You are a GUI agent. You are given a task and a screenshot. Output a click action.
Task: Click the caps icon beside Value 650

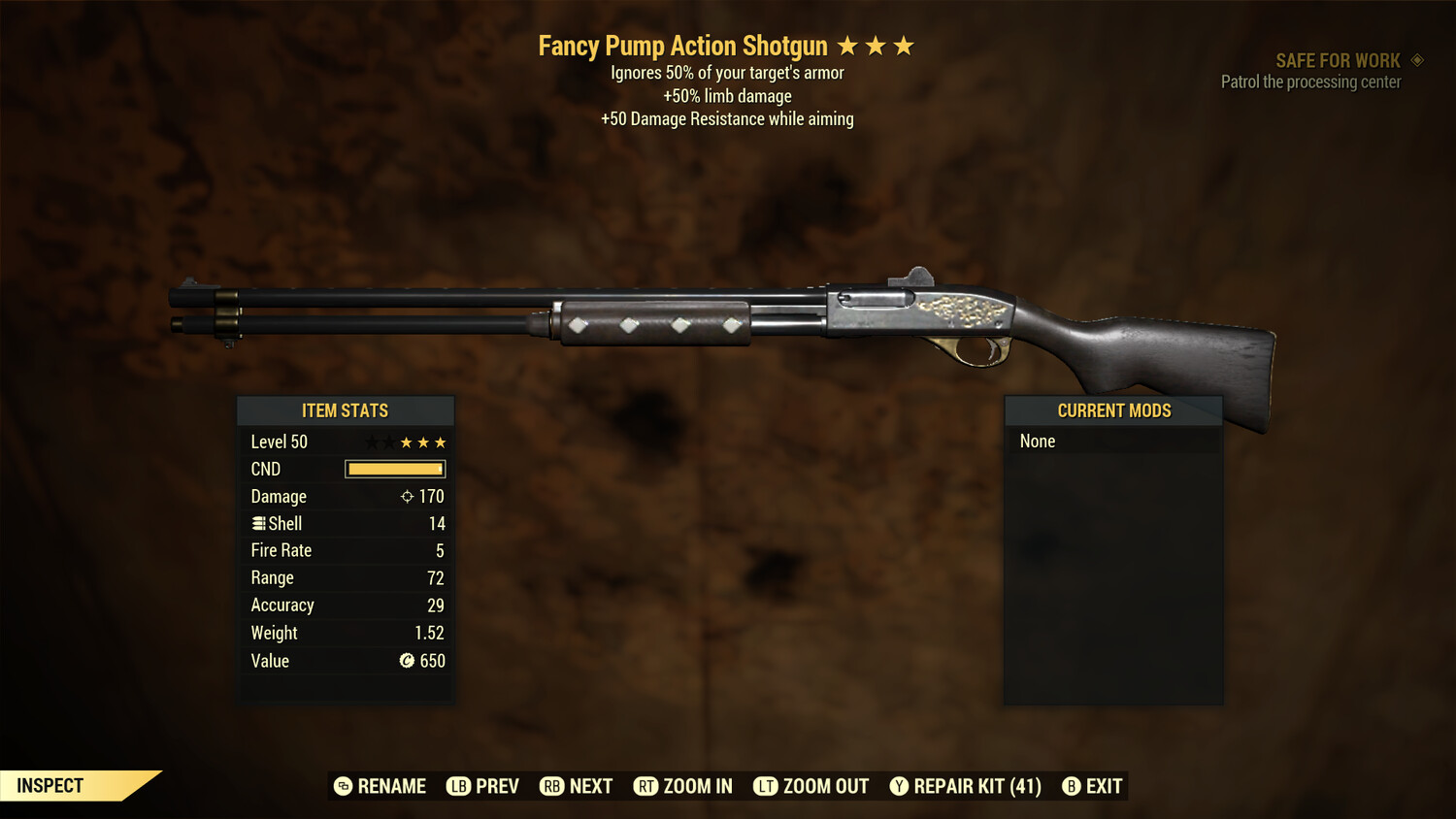pyautogui.click(x=408, y=661)
